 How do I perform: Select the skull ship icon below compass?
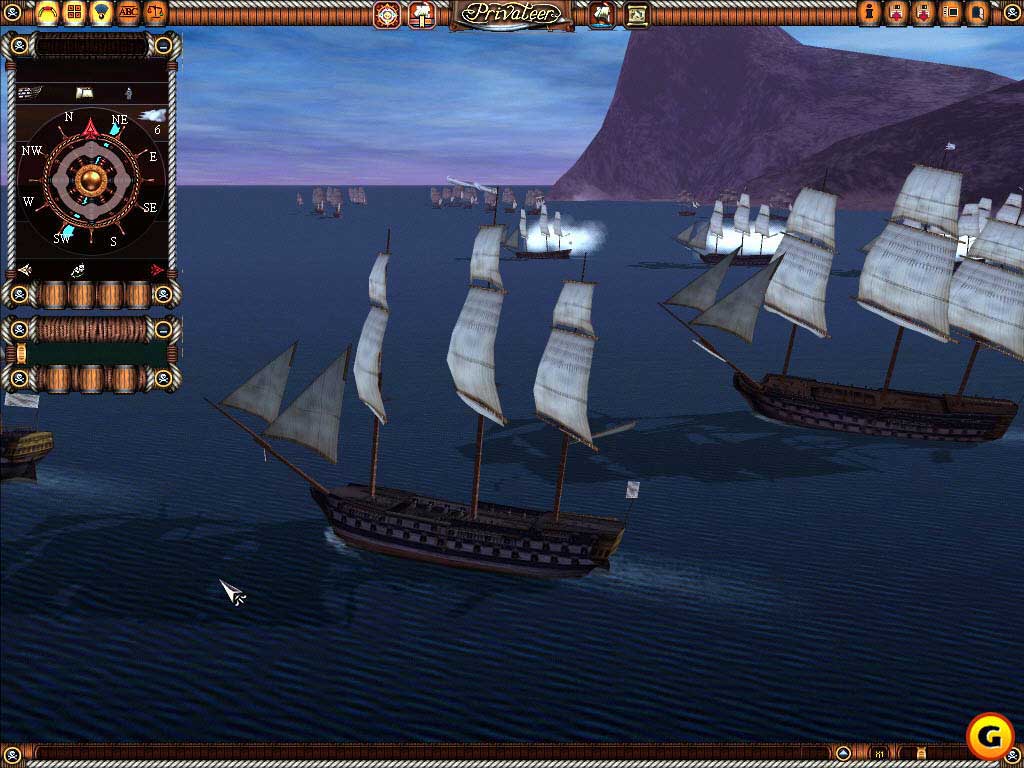pyautogui.click(x=78, y=270)
